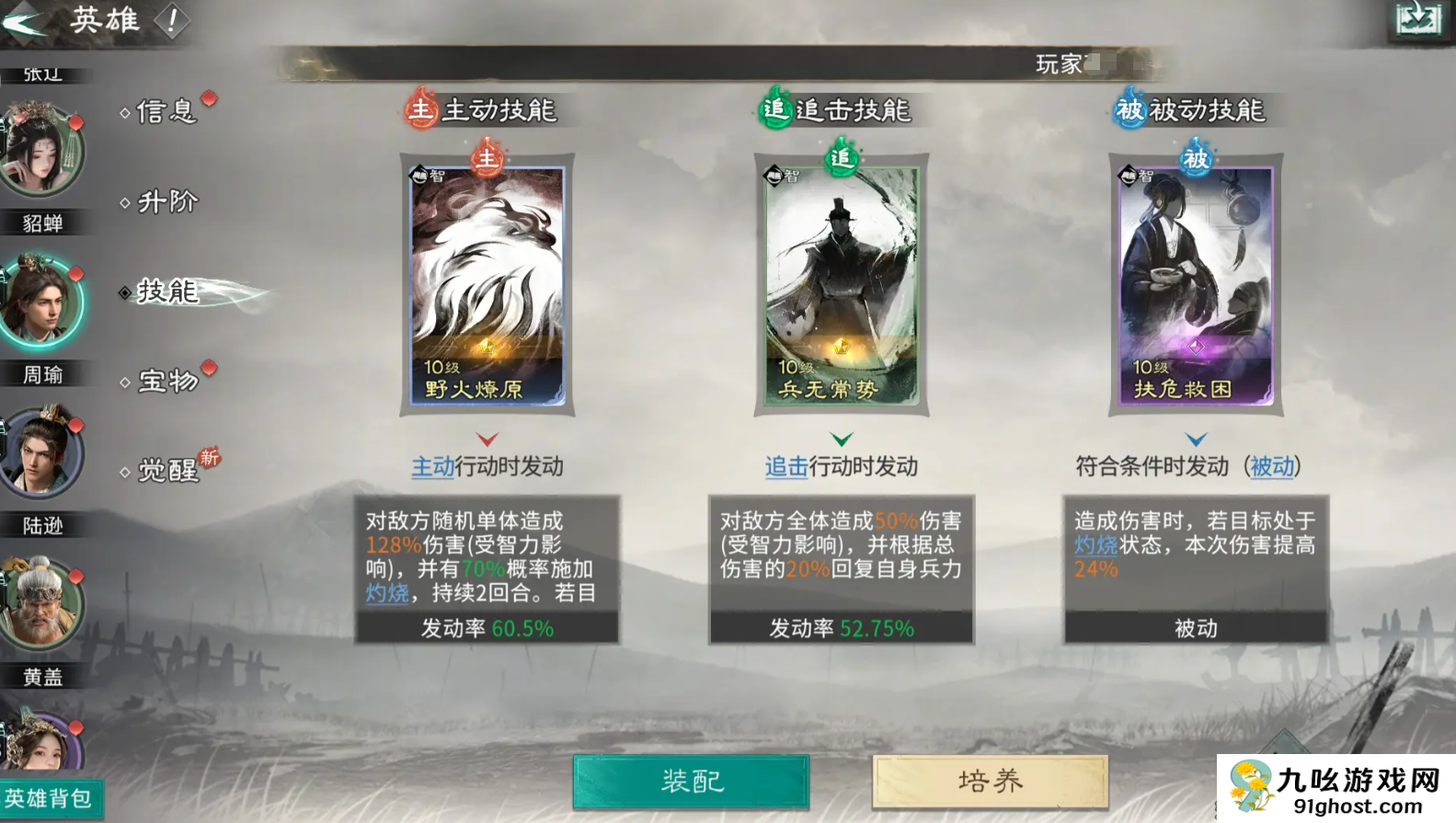Screen dimensions: 1456x823
Task: Switch to the 宝物 treasure tab
Action: tap(166, 382)
